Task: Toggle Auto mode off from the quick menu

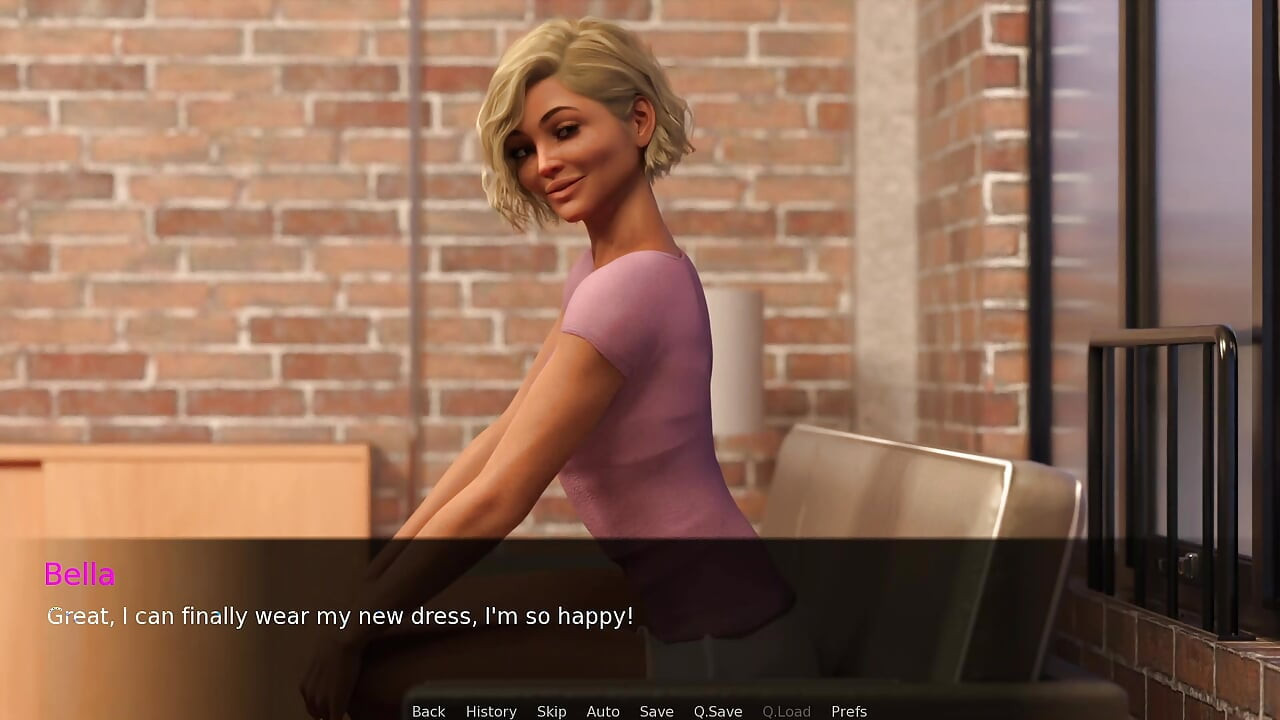Action: pos(603,711)
